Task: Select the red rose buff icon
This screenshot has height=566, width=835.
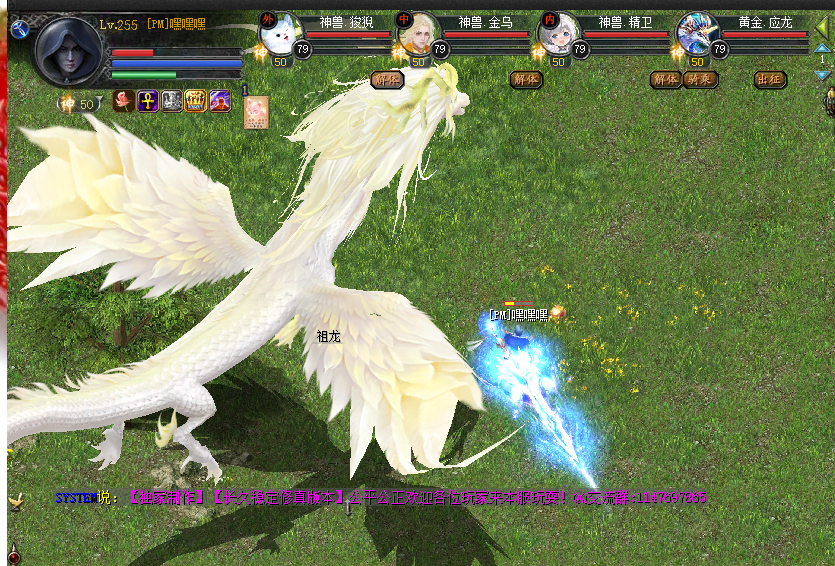Action: coord(124,101)
